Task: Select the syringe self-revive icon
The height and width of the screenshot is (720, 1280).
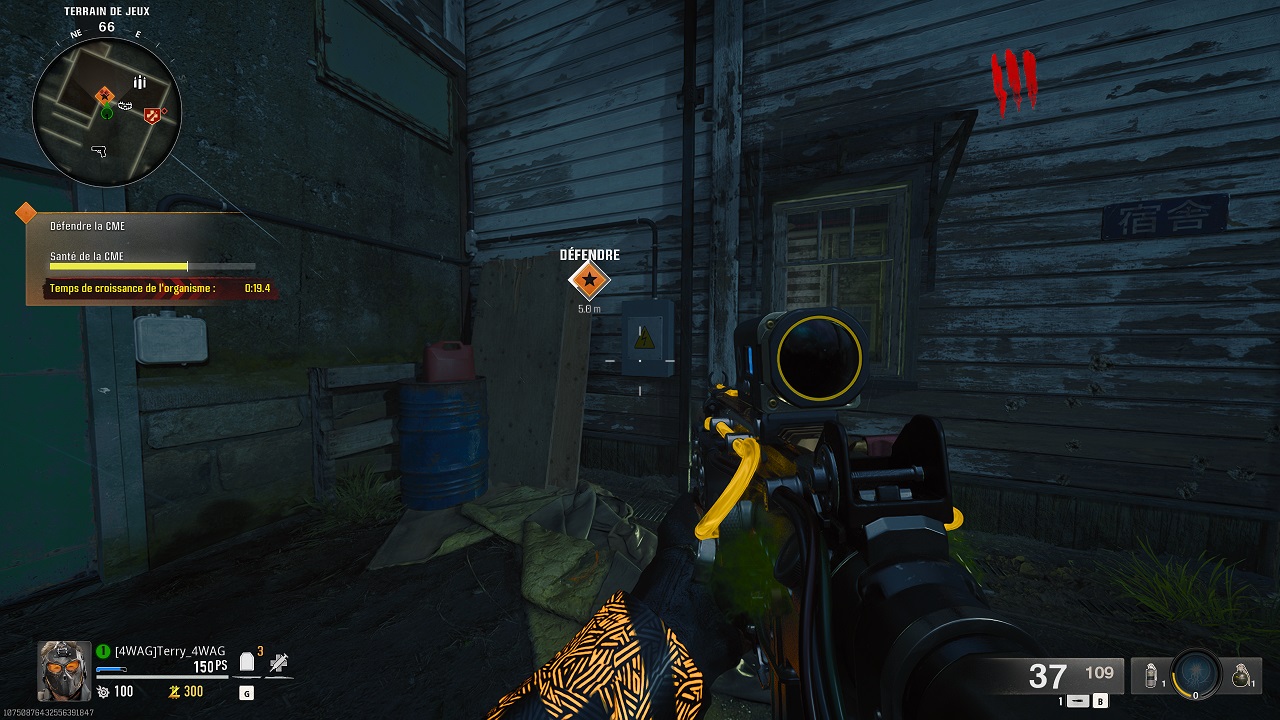Action: point(279,662)
